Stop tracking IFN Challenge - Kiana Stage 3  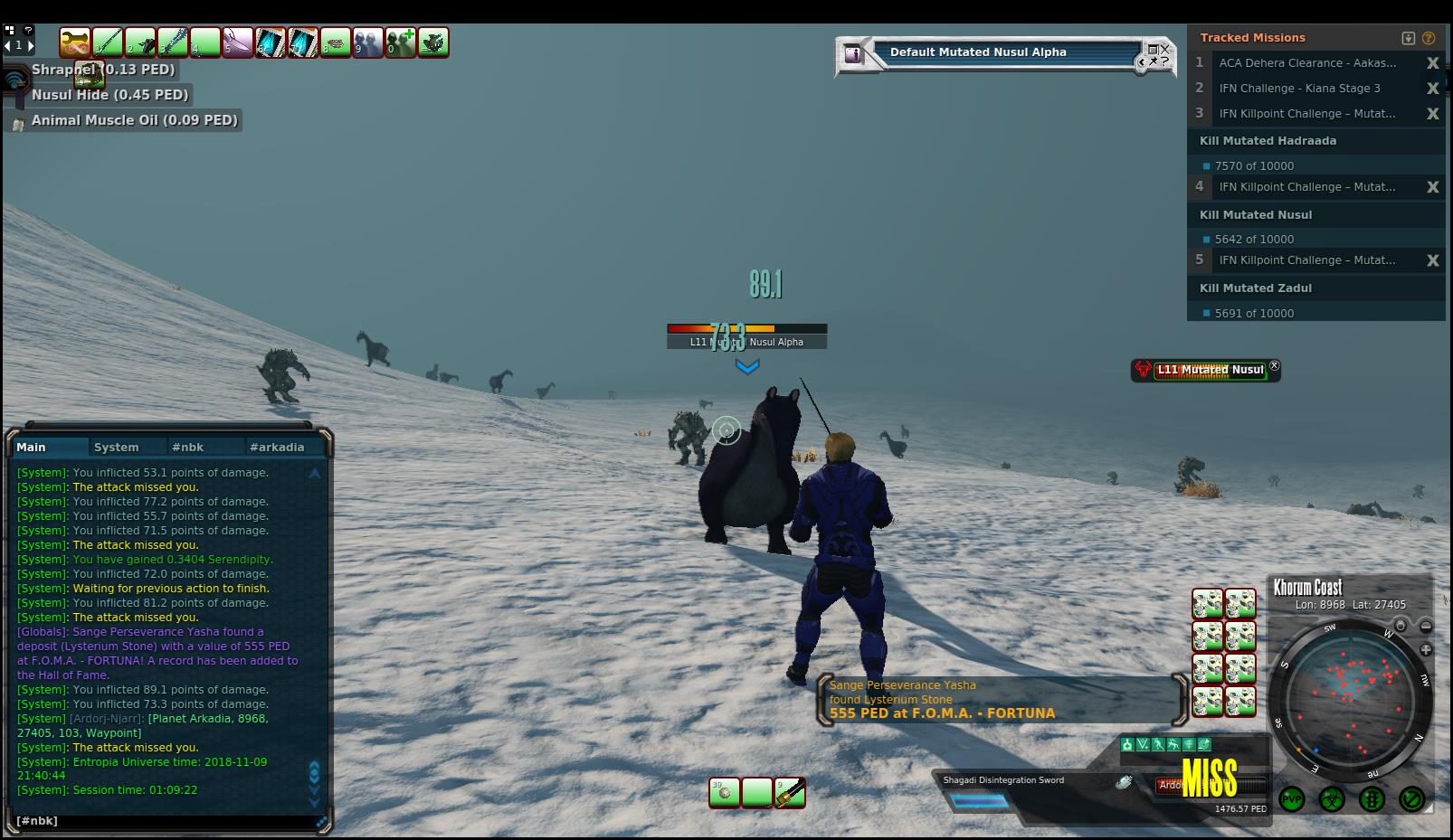tap(1432, 89)
